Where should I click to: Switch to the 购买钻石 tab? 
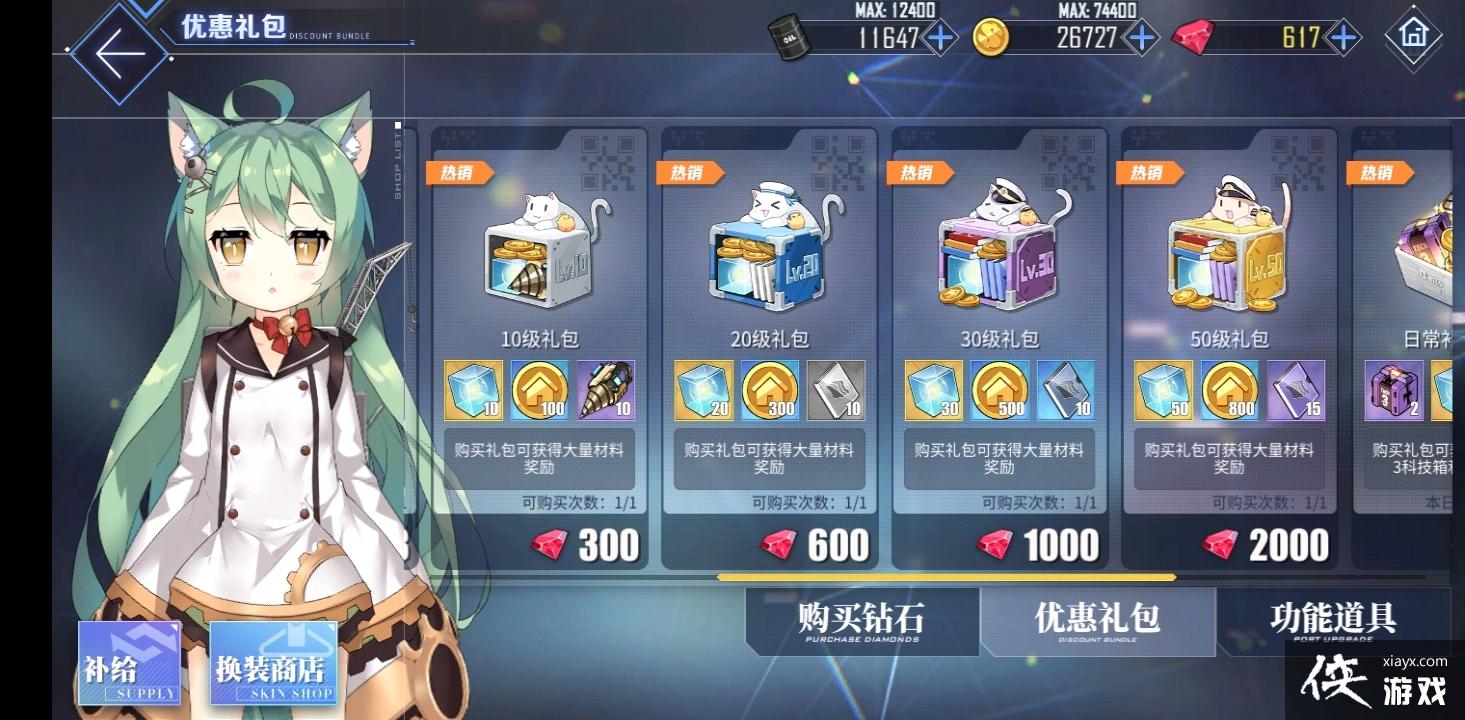pyautogui.click(x=862, y=622)
